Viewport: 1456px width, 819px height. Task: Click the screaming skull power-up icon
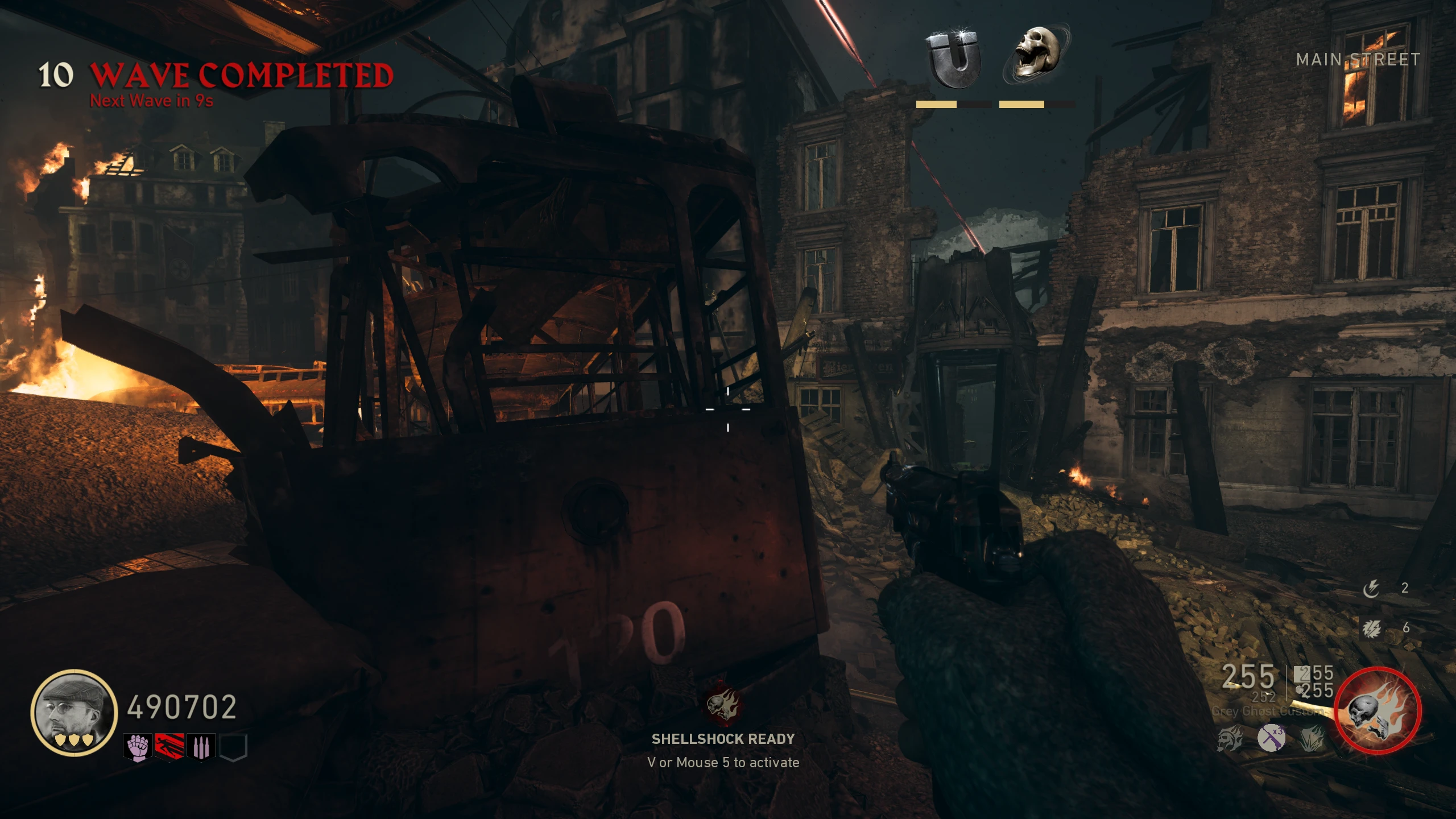click(1036, 53)
